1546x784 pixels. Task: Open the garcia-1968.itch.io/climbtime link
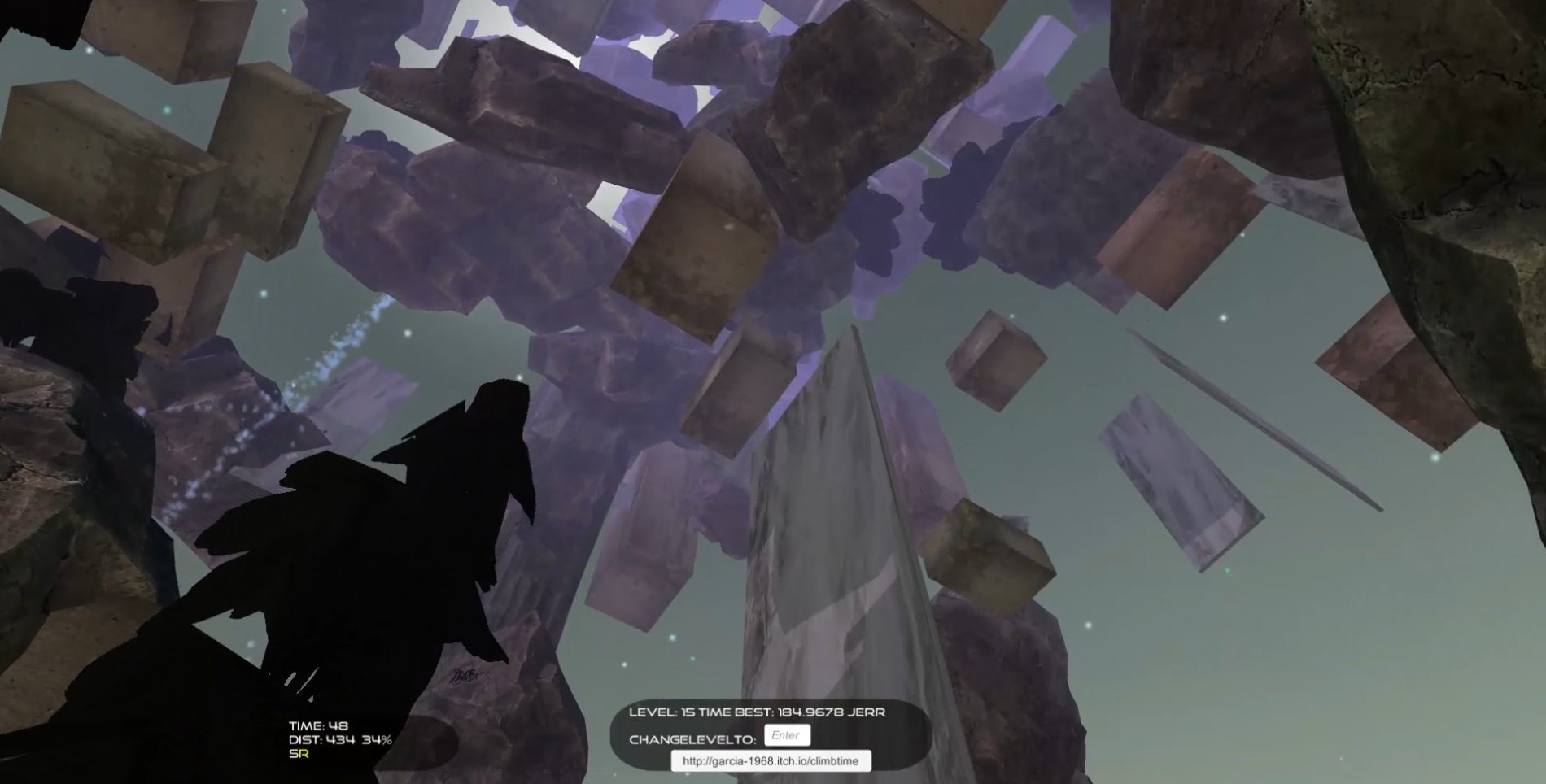tap(770, 761)
